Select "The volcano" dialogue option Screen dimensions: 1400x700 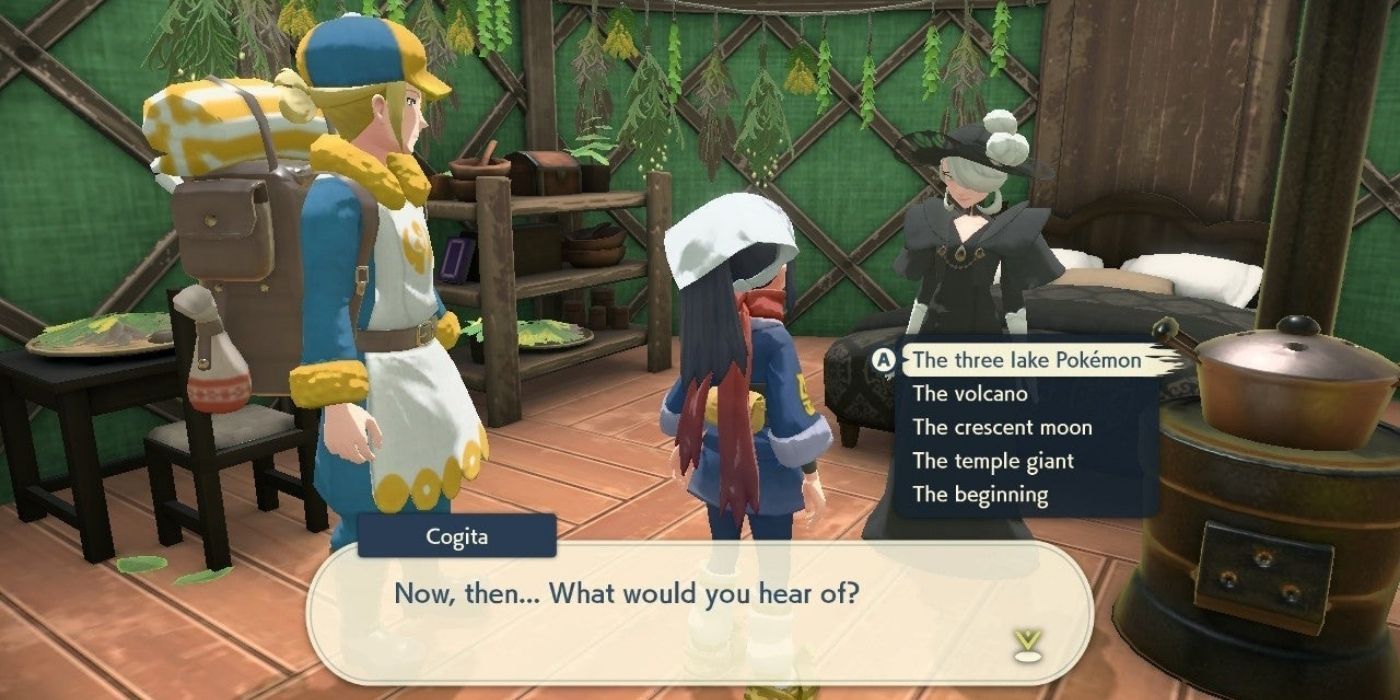coord(969,394)
